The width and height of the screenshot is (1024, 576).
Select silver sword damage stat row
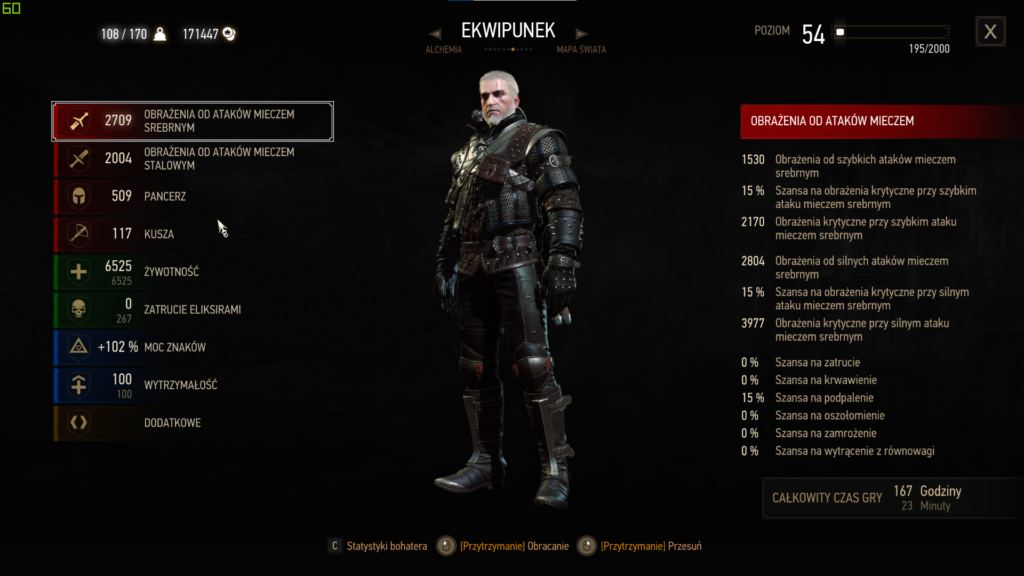point(193,121)
